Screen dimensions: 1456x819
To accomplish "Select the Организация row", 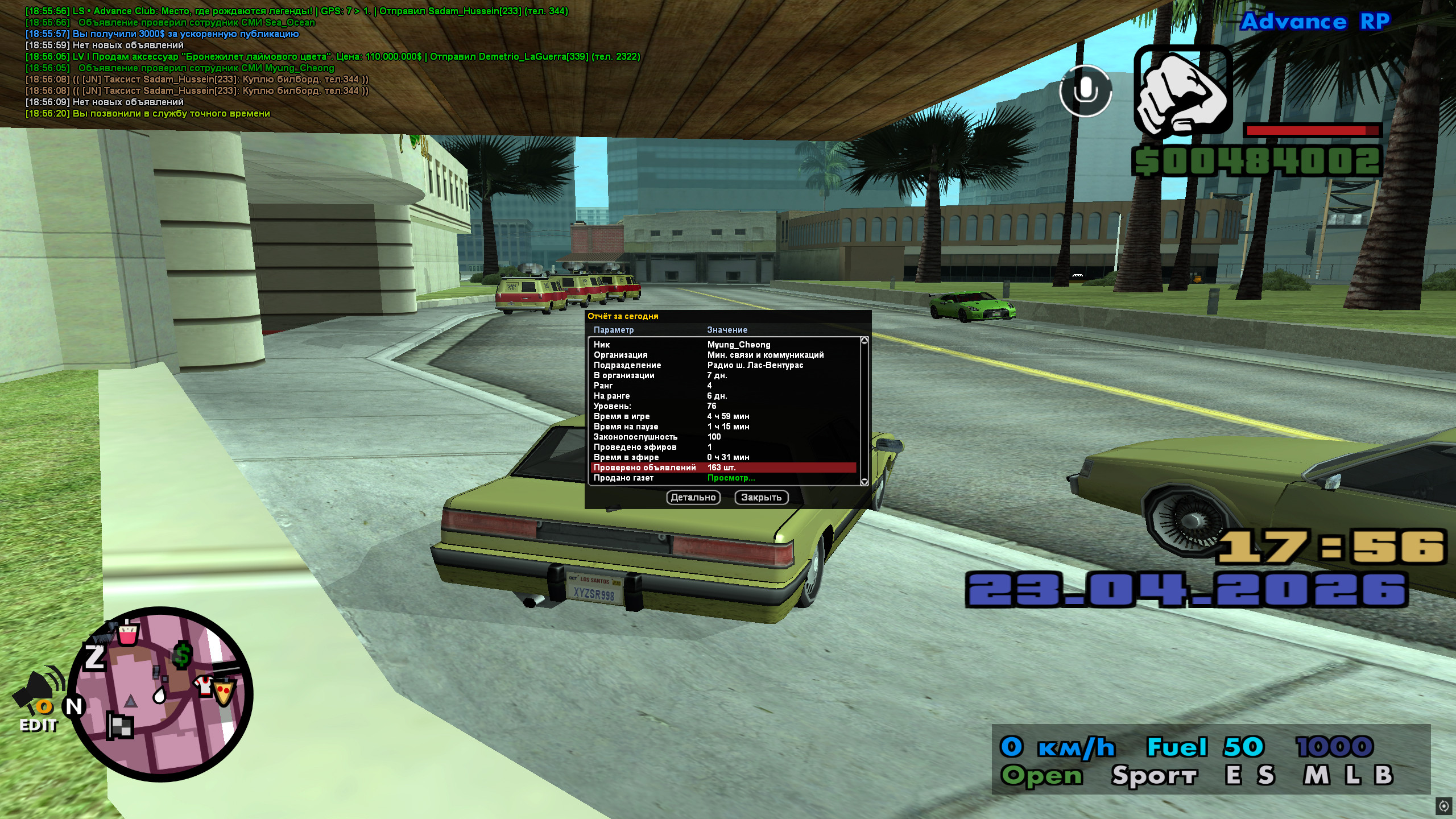I will [x=723, y=355].
